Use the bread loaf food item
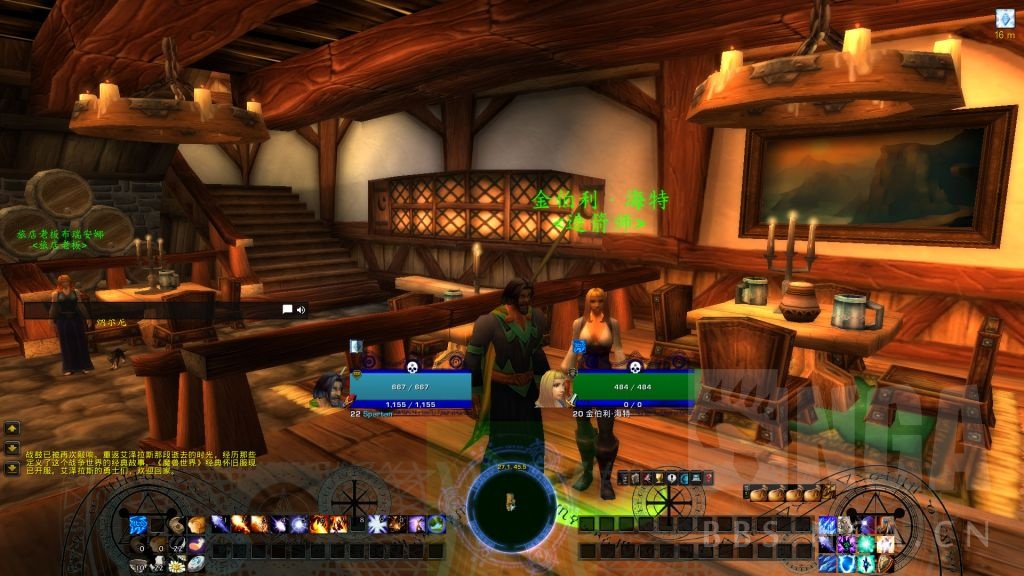This screenshot has height=576, width=1024. coord(197,525)
